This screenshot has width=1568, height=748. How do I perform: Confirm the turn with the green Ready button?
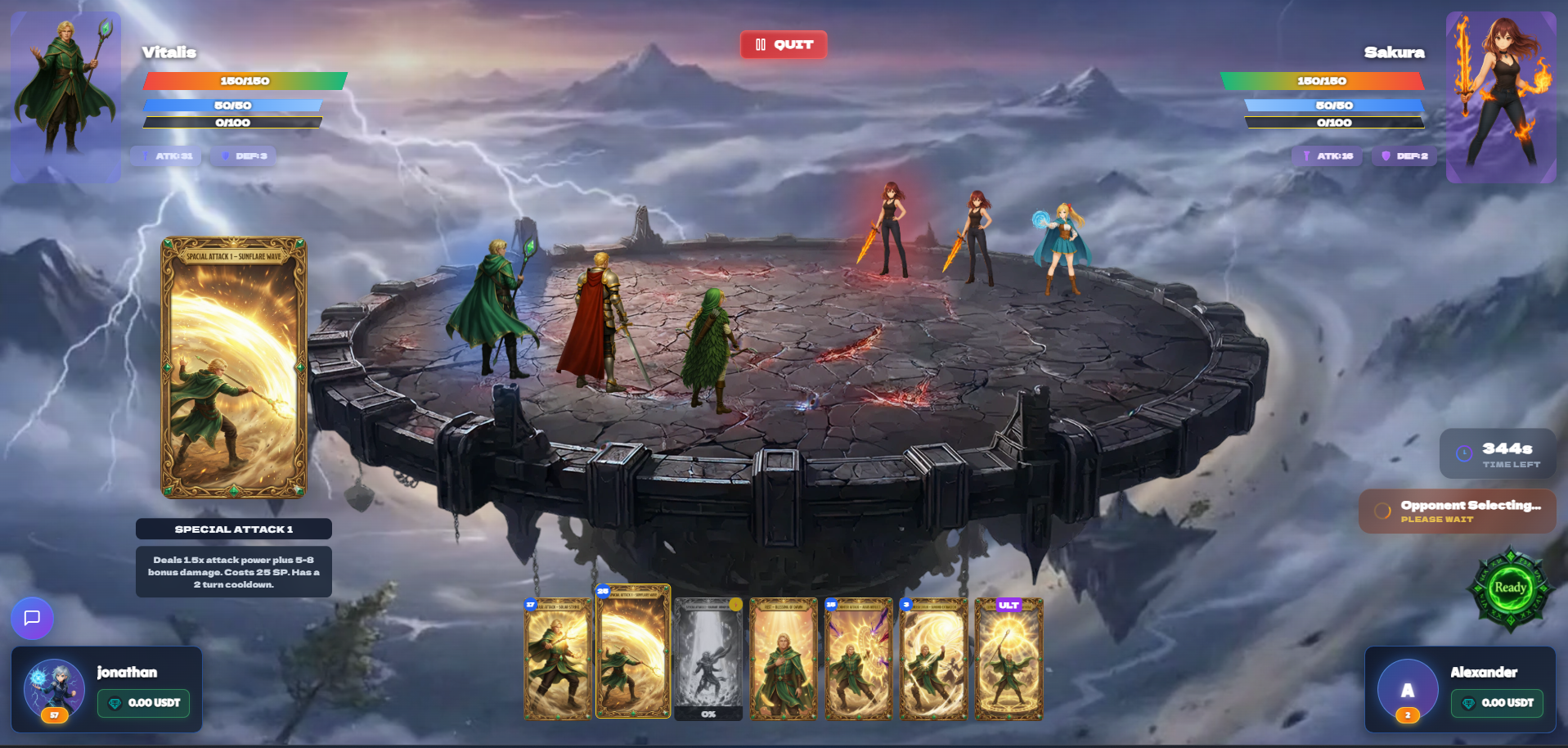coord(1510,588)
